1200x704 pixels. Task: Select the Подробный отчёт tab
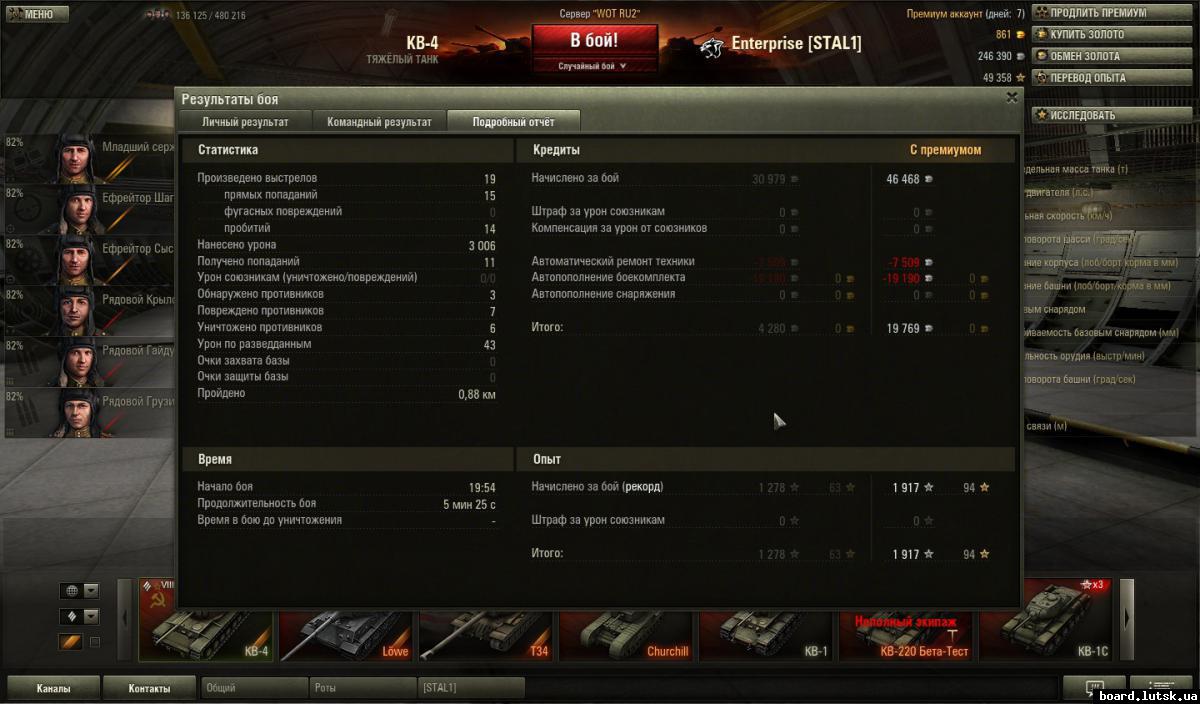pos(513,122)
